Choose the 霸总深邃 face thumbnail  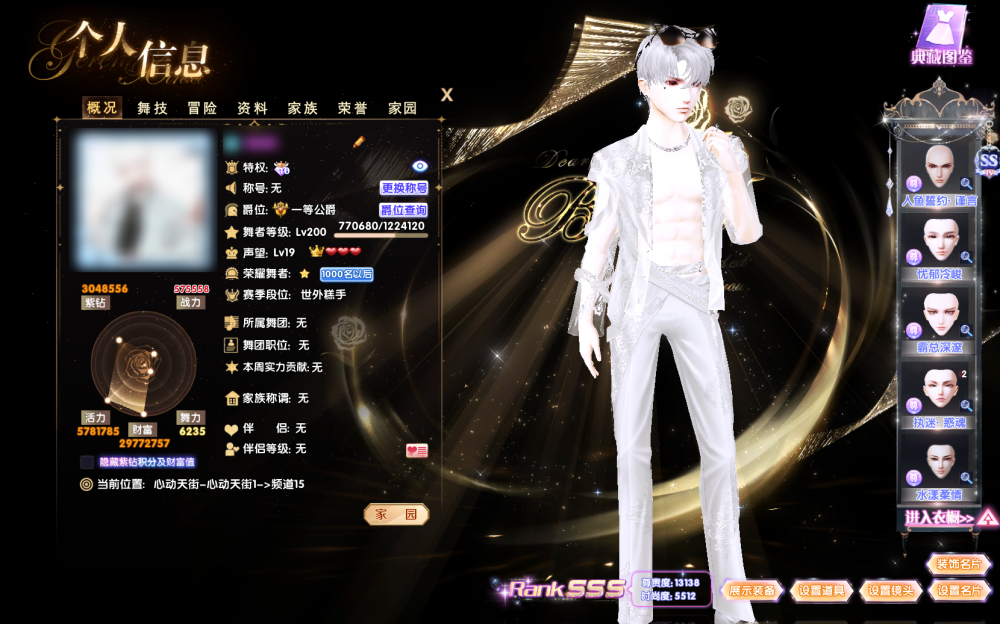pyautogui.click(x=940, y=316)
